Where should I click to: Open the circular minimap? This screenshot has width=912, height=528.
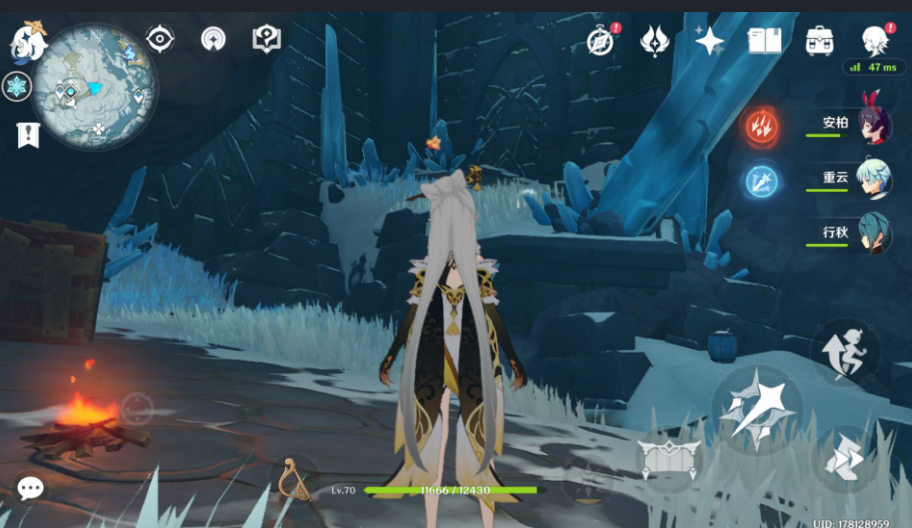pos(93,85)
